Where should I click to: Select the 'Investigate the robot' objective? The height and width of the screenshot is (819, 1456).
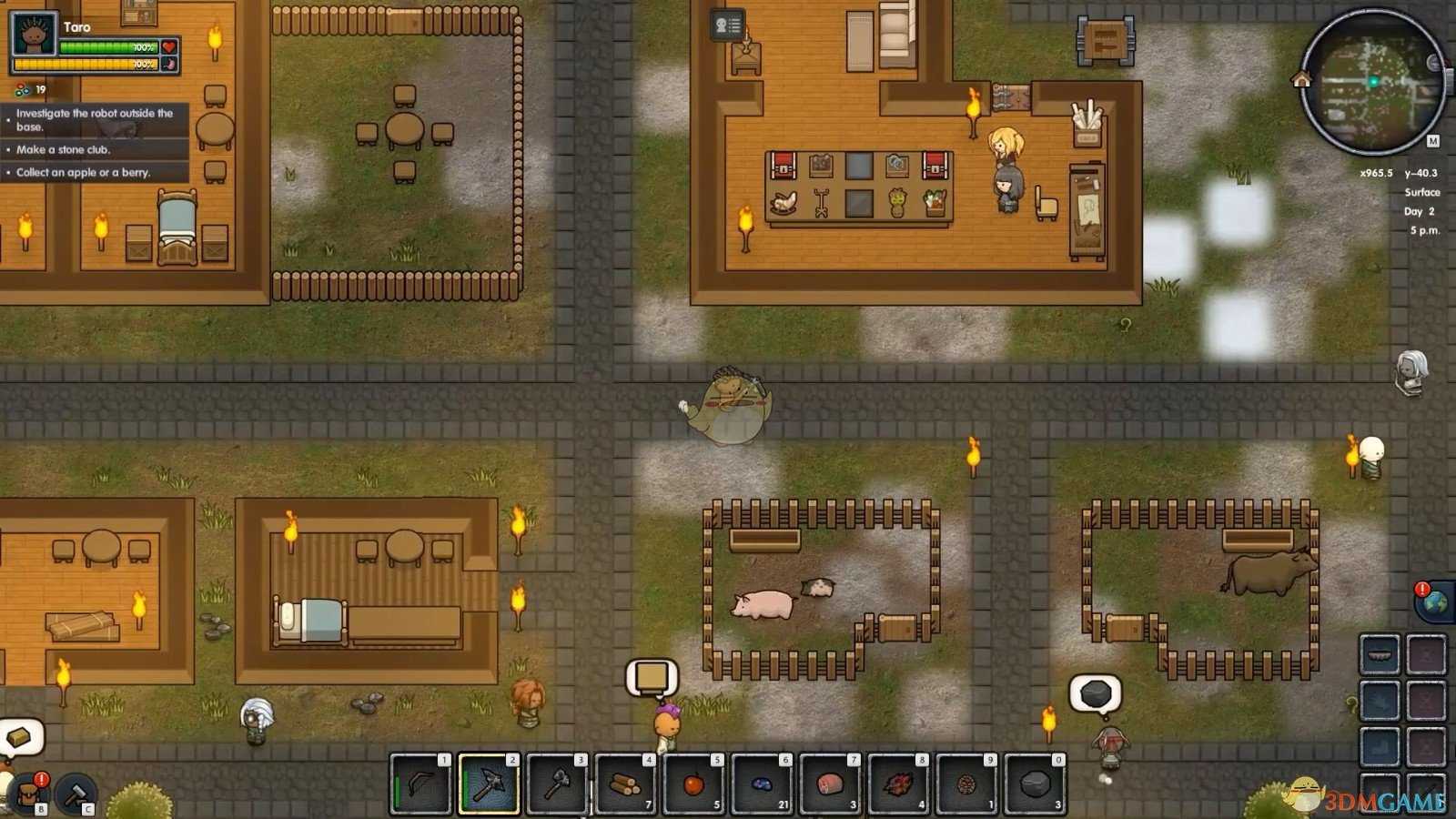[95, 119]
